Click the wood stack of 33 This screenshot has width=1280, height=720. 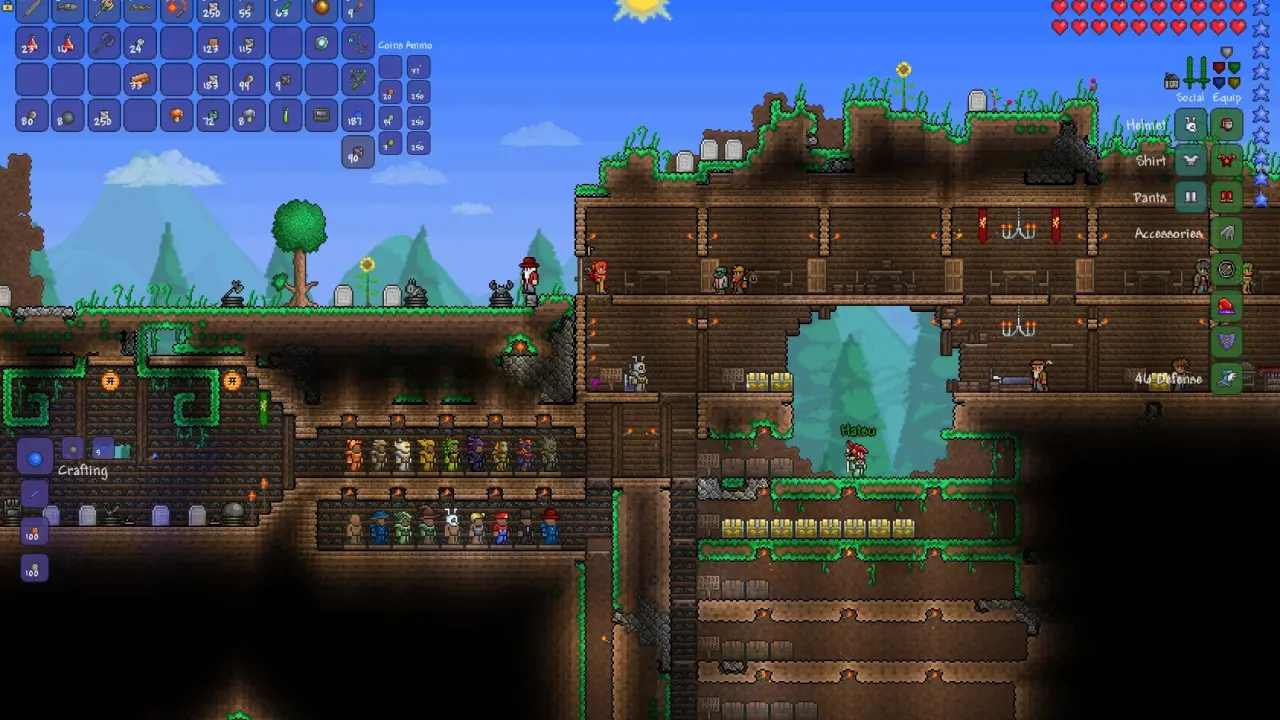click(x=140, y=80)
